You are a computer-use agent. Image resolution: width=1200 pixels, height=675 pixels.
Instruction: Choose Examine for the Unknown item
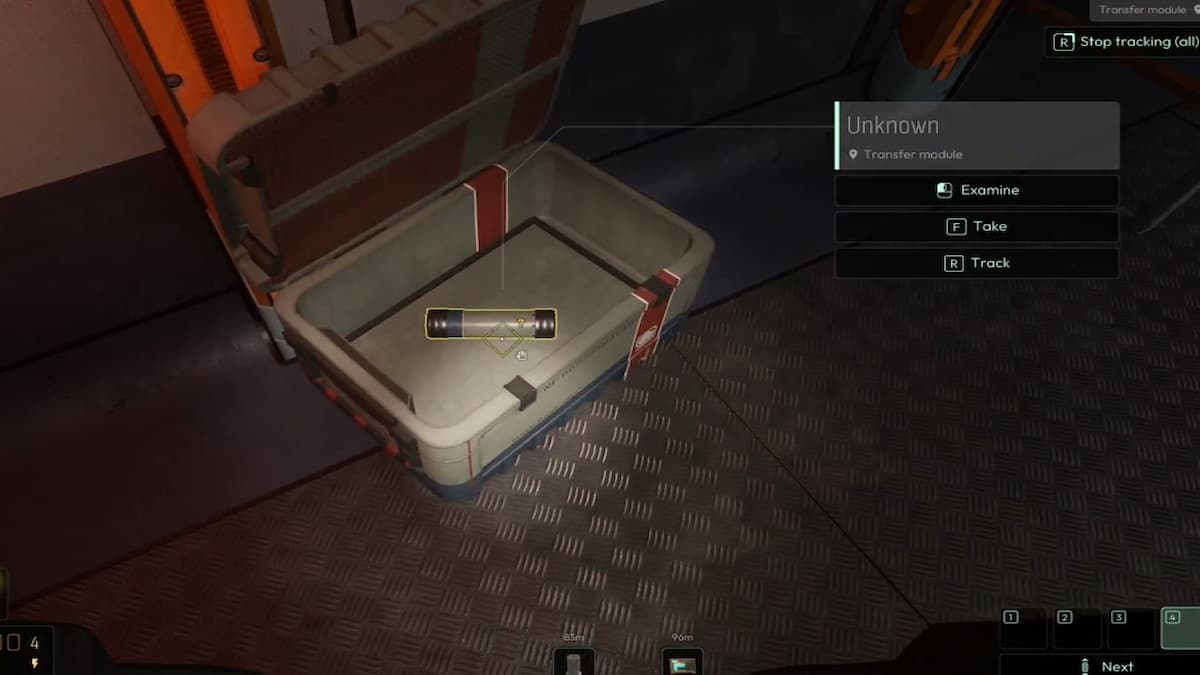[976, 190]
